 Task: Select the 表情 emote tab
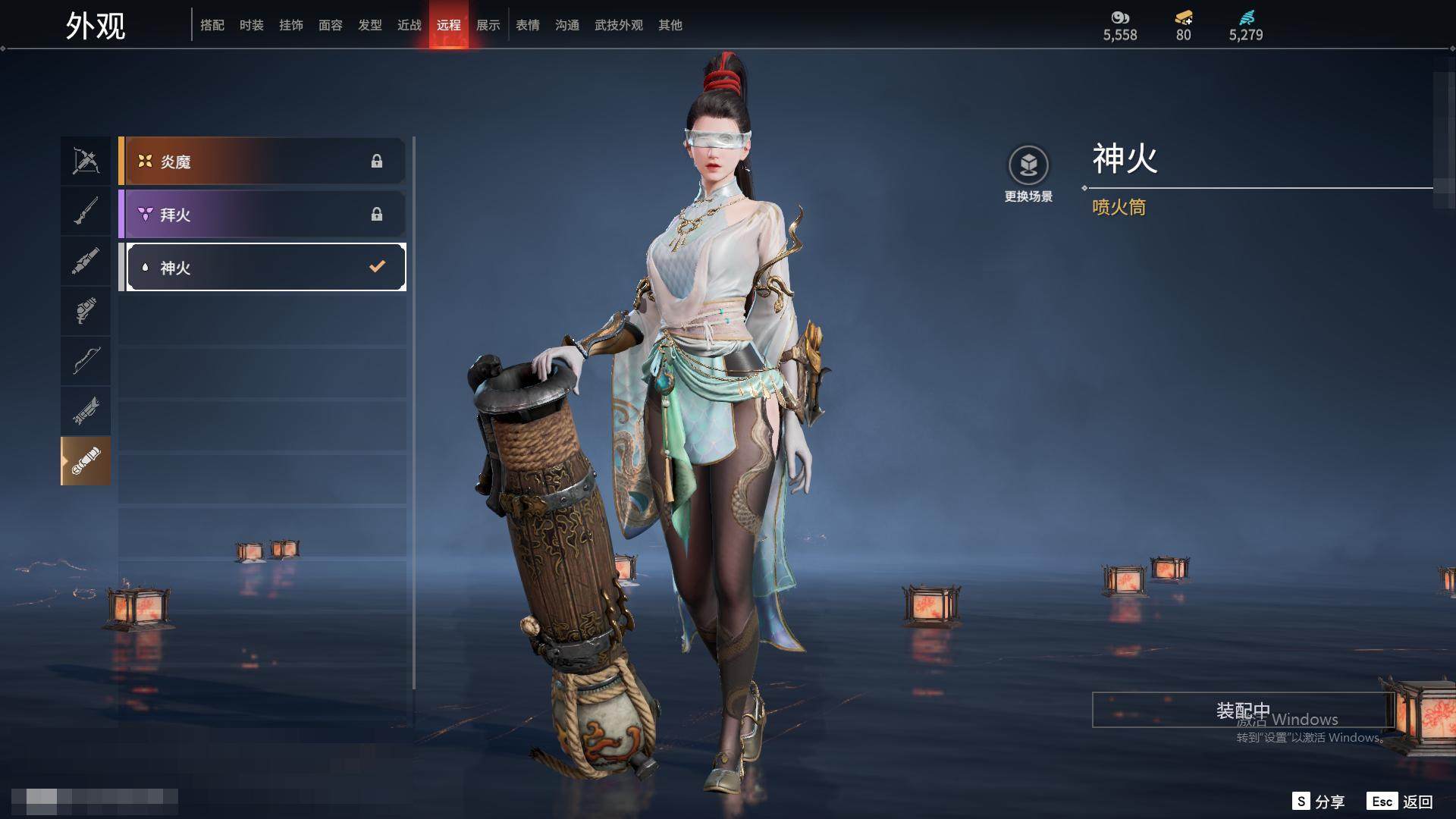[x=528, y=25]
